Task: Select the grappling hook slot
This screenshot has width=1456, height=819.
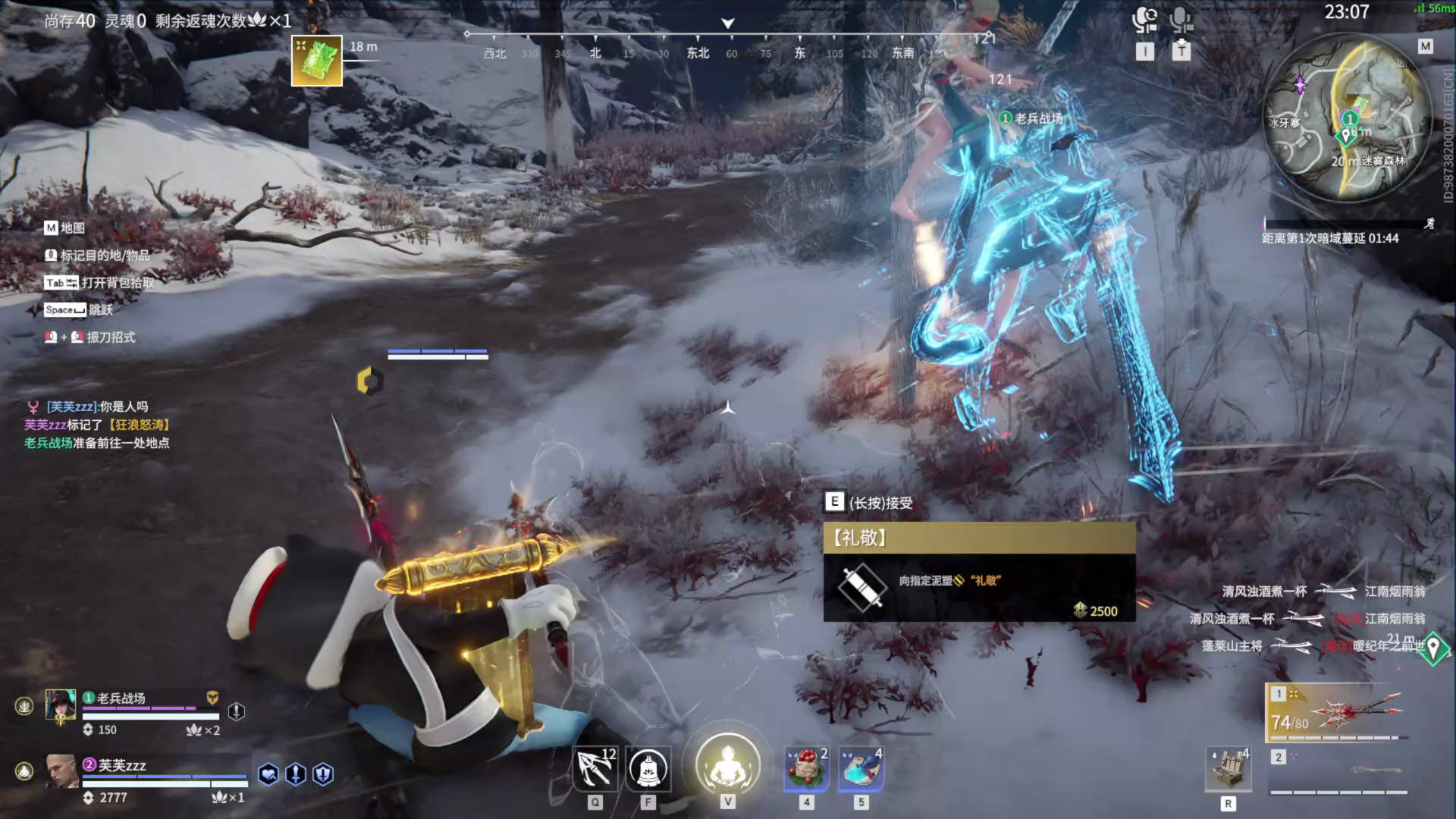Action: pos(595,769)
